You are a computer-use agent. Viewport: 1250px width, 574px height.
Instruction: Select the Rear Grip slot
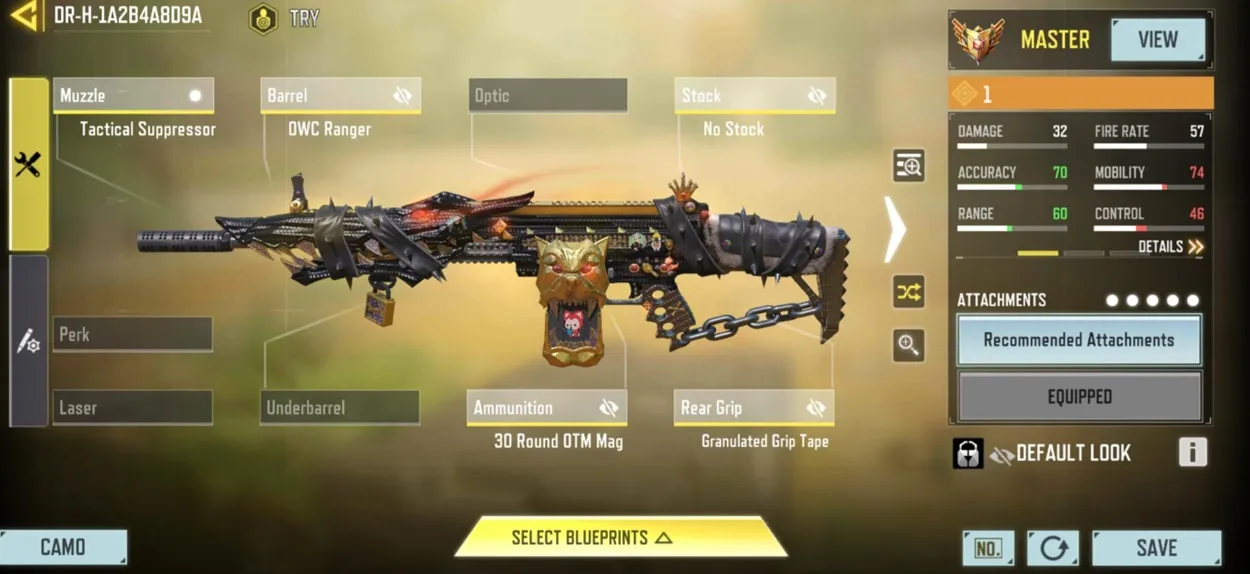click(x=754, y=408)
